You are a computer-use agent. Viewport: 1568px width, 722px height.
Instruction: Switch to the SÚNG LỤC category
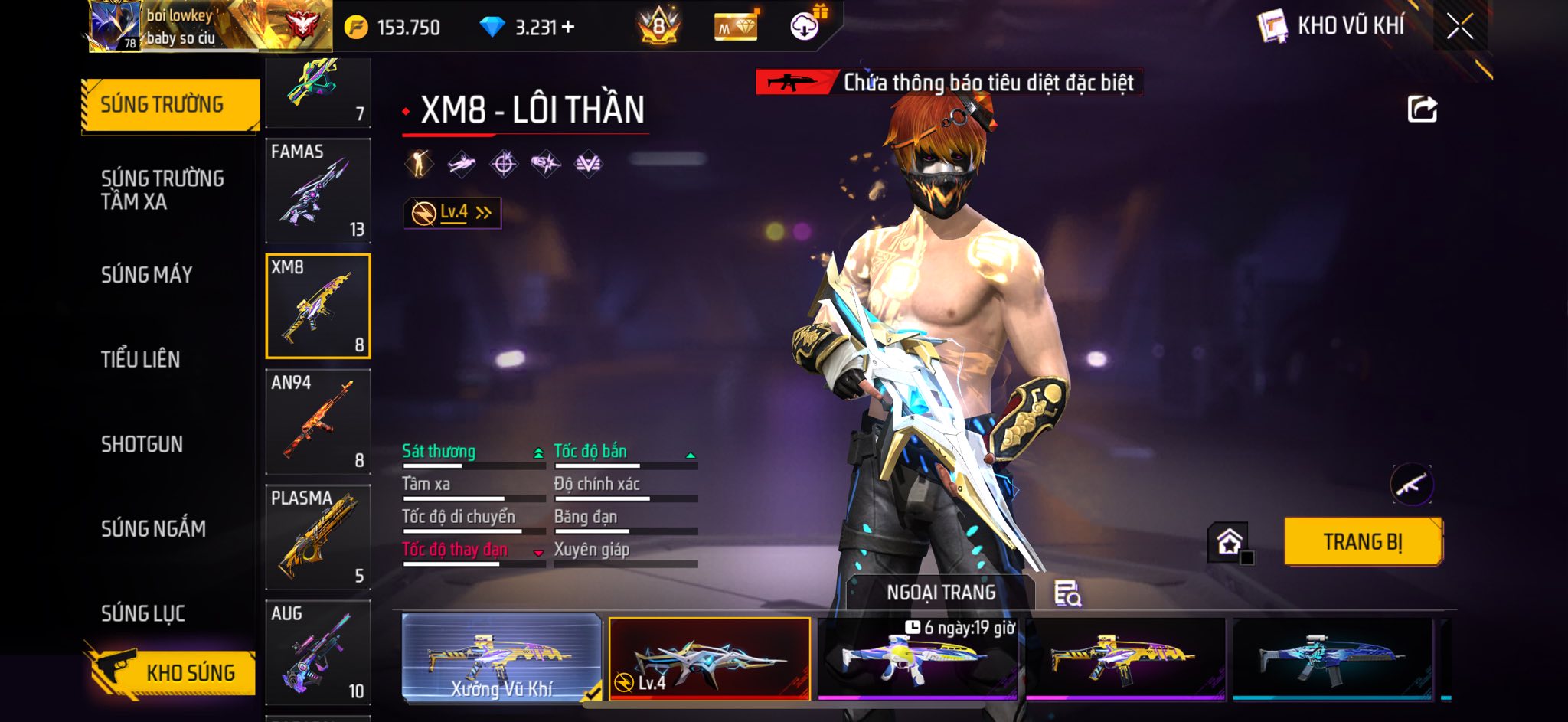(x=143, y=613)
